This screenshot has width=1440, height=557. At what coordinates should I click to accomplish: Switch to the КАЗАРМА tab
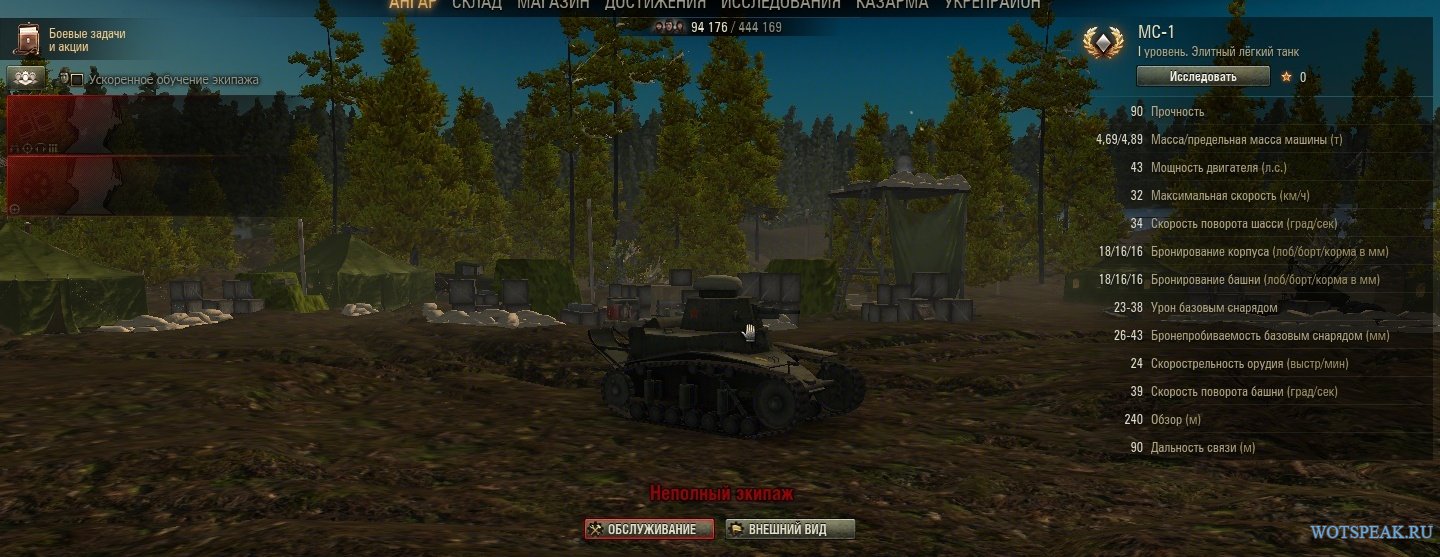coord(891,4)
